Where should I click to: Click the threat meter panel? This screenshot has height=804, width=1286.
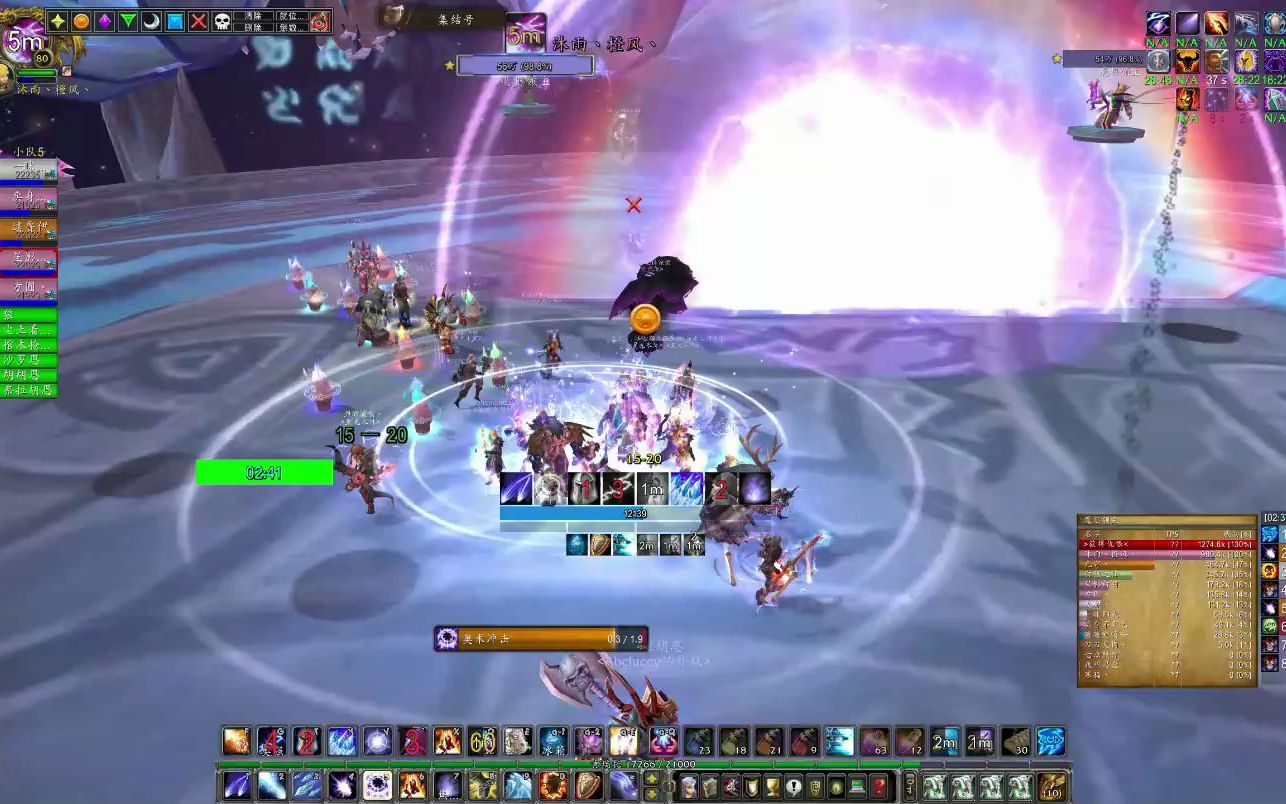(1166, 600)
